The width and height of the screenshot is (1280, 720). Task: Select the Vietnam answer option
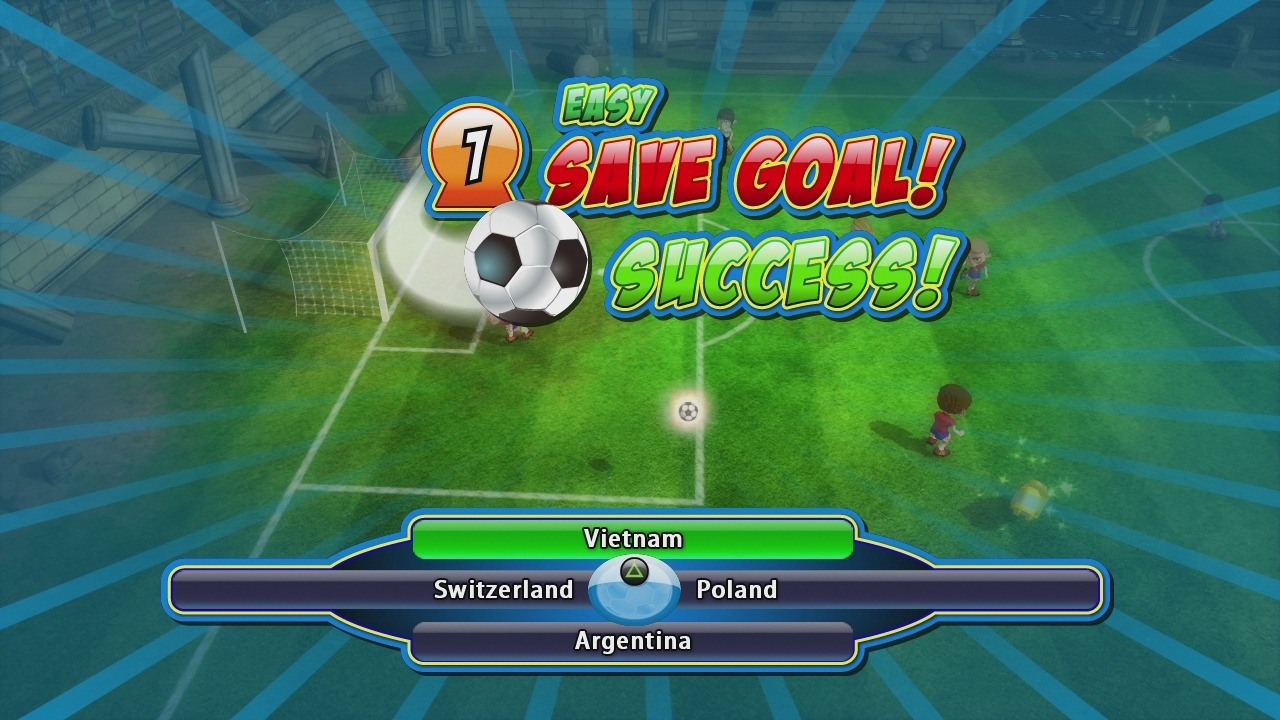632,539
